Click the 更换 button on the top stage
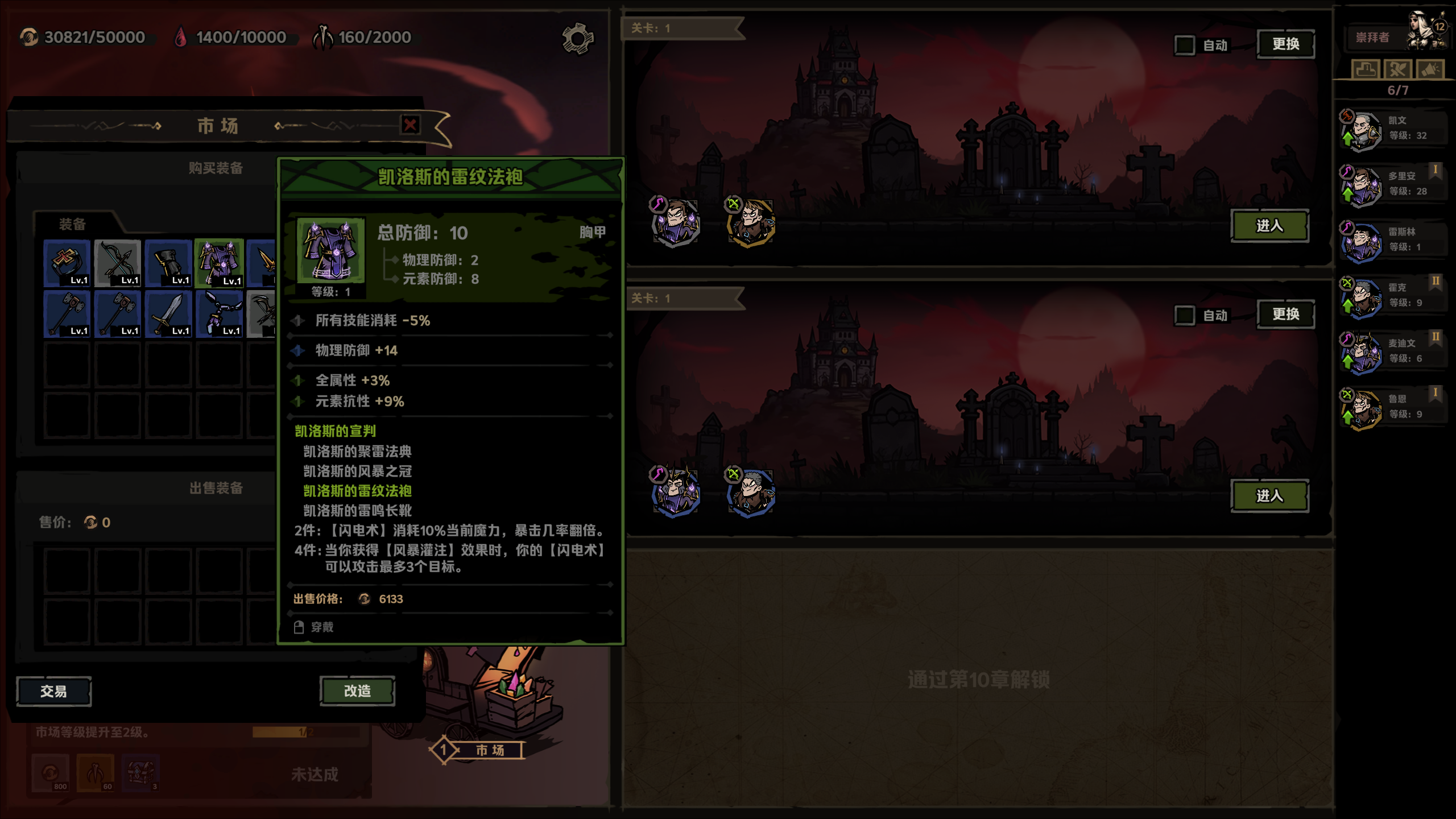 tap(1287, 44)
